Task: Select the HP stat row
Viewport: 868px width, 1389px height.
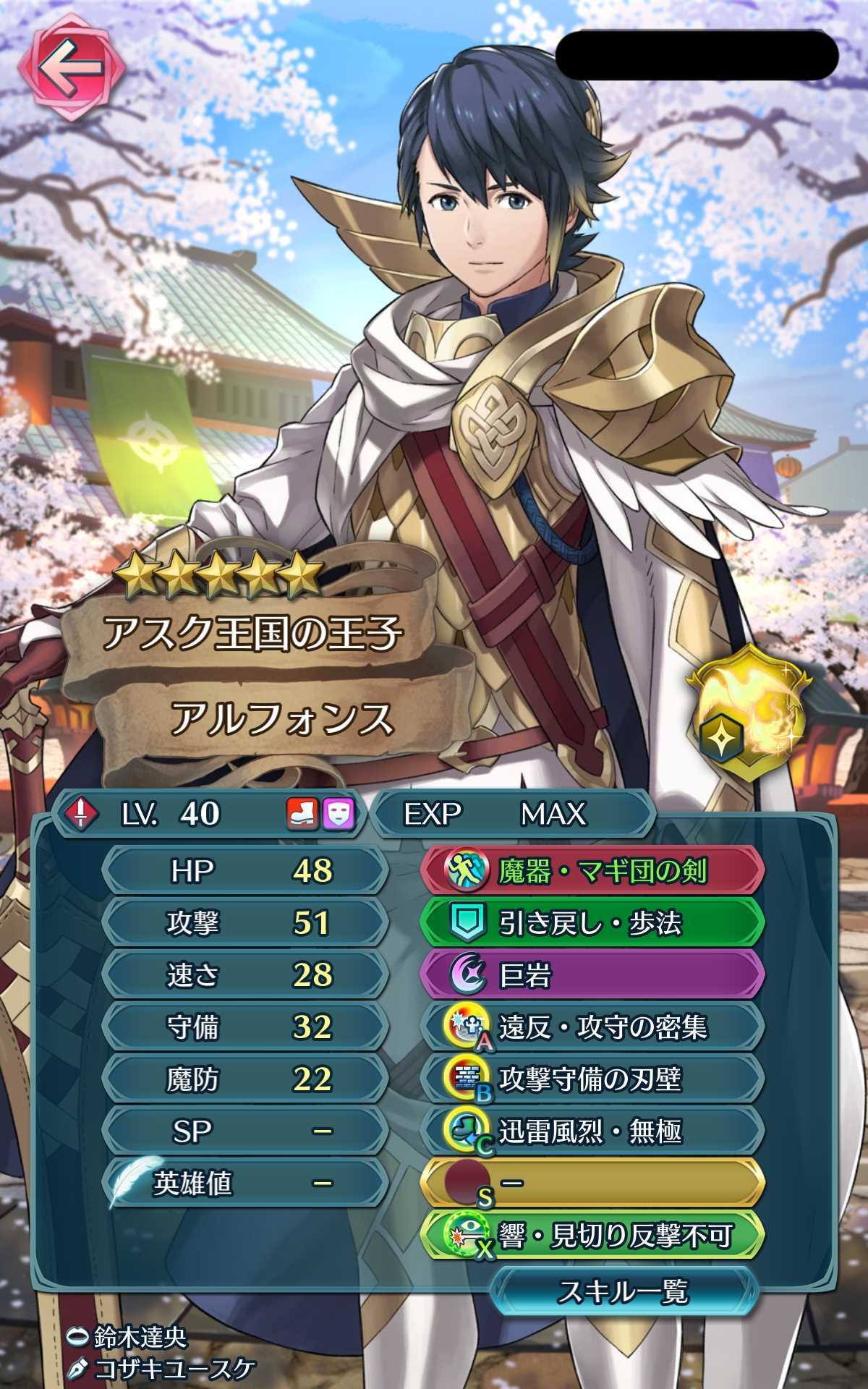Action: click(x=244, y=871)
